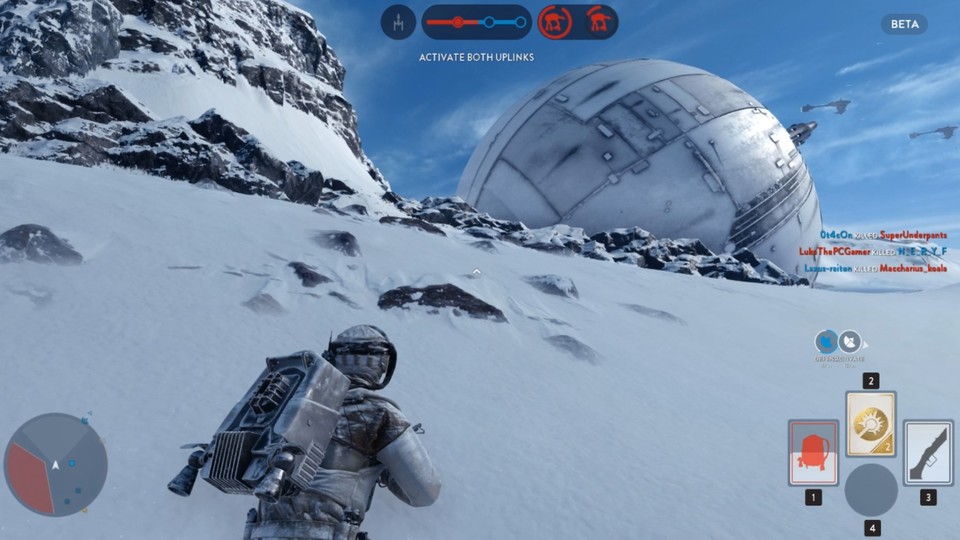
Task: Click the empty round slot numbered 4
Action: click(x=871, y=490)
